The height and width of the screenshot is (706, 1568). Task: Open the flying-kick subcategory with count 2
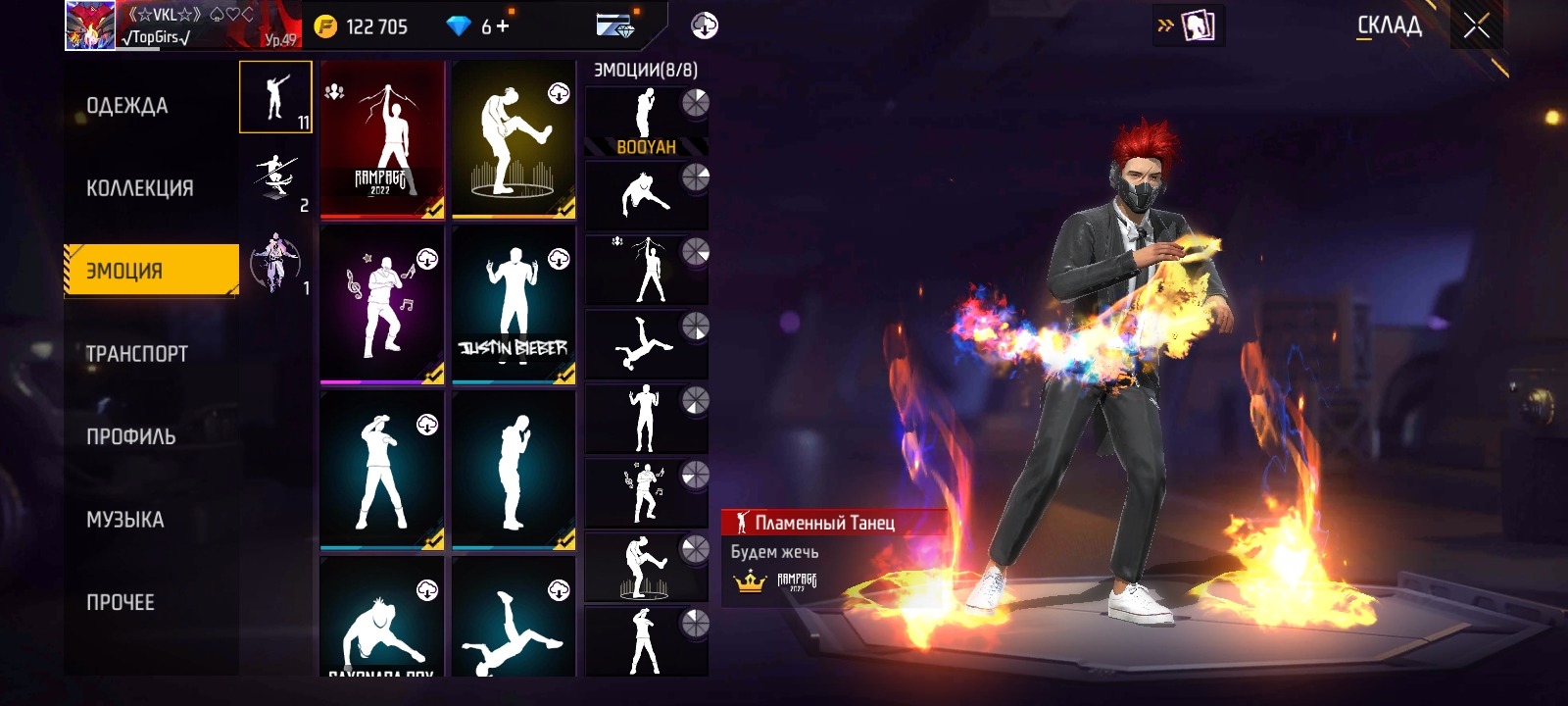pos(275,180)
